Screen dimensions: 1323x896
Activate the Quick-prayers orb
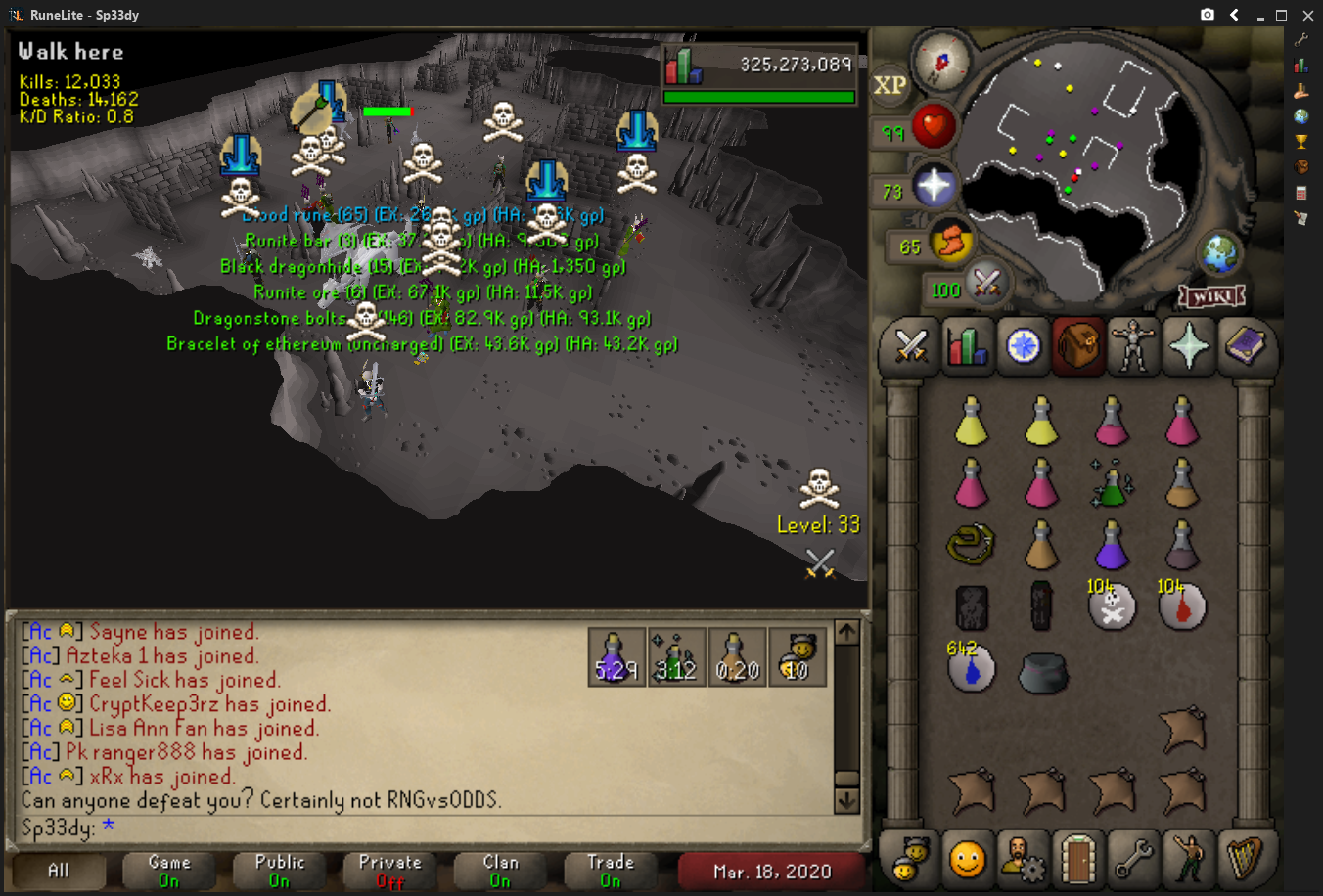(x=934, y=186)
